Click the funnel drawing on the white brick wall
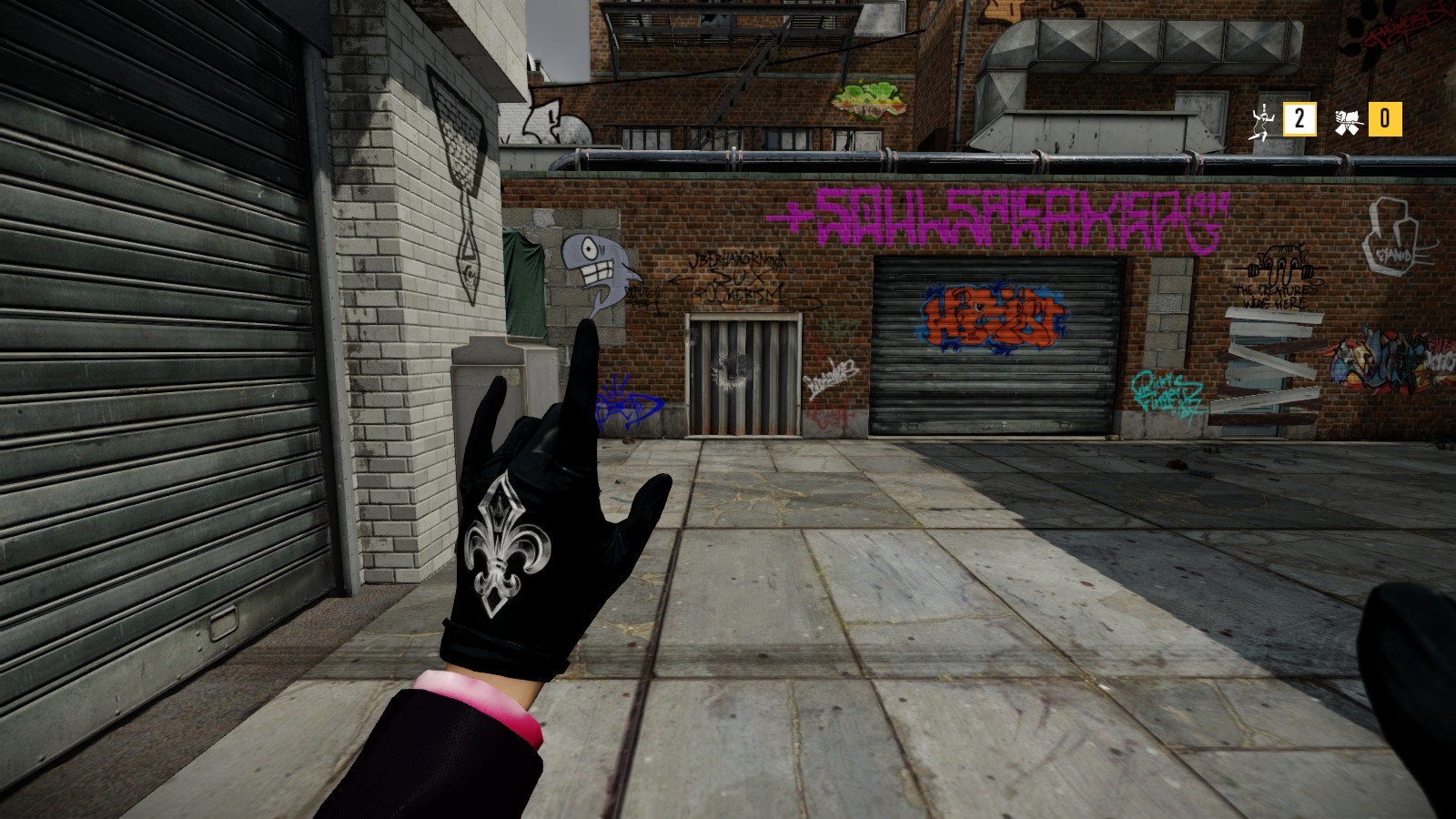 tap(464, 164)
